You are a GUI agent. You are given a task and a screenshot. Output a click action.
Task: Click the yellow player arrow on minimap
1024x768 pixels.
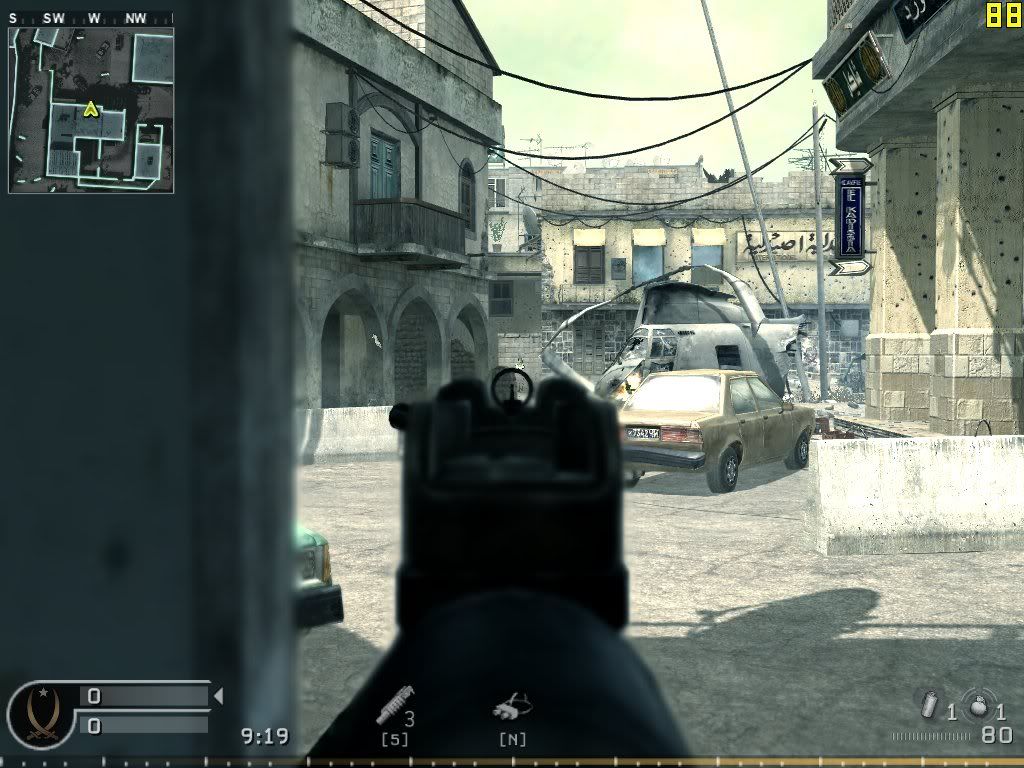click(x=91, y=109)
